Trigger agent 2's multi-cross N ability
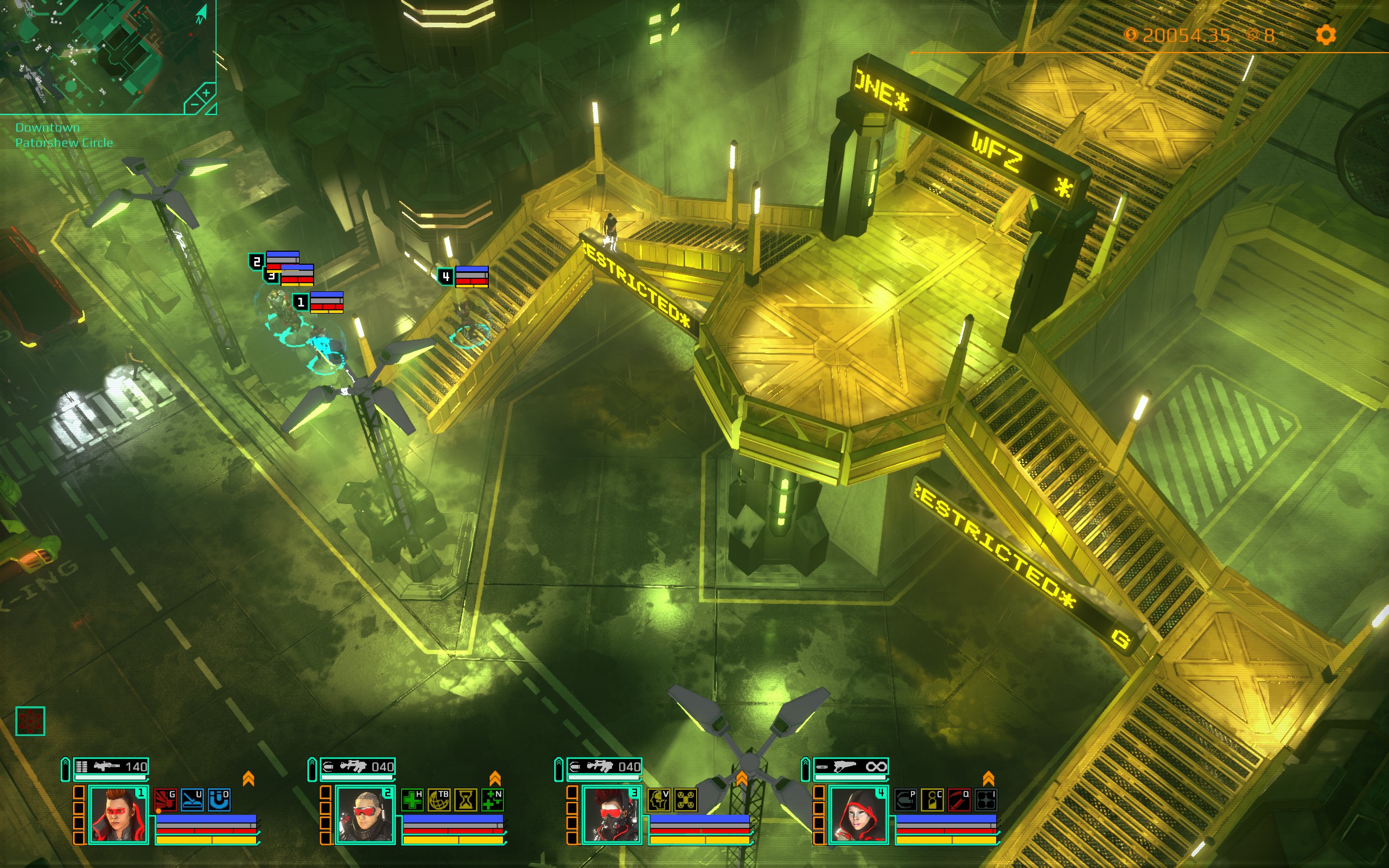The image size is (1389, 868). click(492, 800)
